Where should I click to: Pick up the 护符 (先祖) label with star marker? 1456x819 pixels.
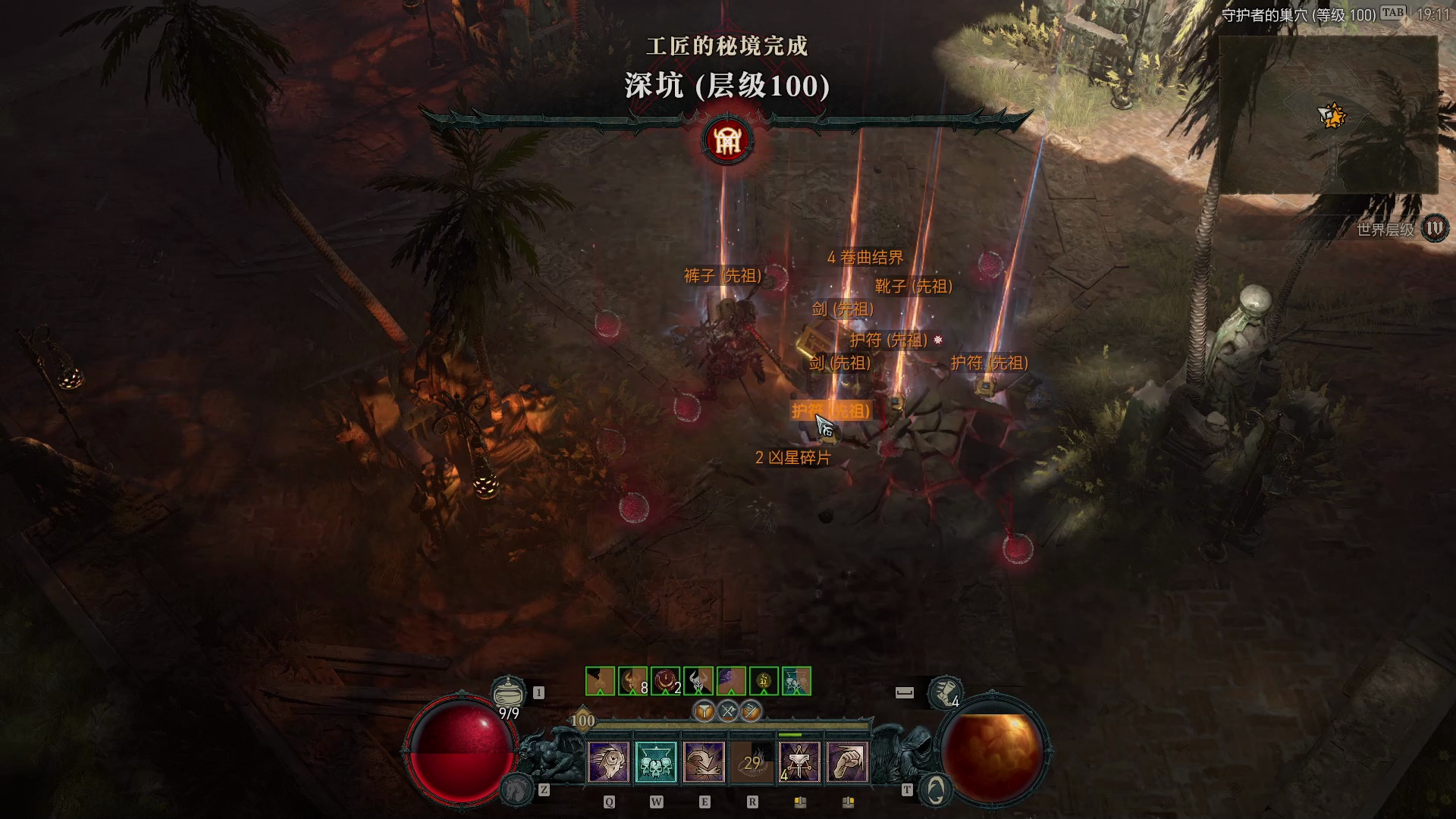(889, 340)
